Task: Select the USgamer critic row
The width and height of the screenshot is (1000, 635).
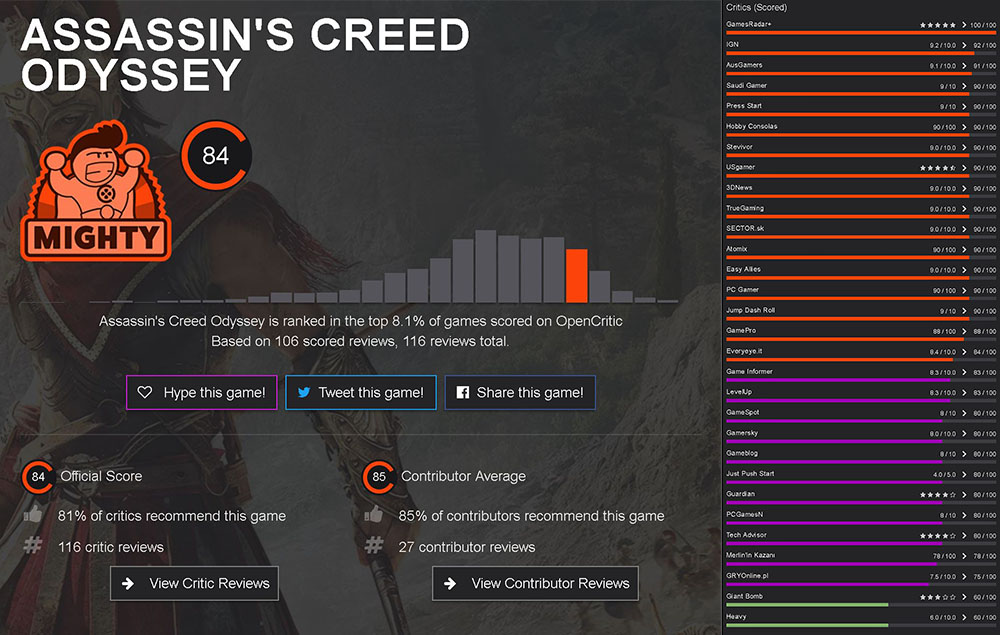Action: [860, 167]
